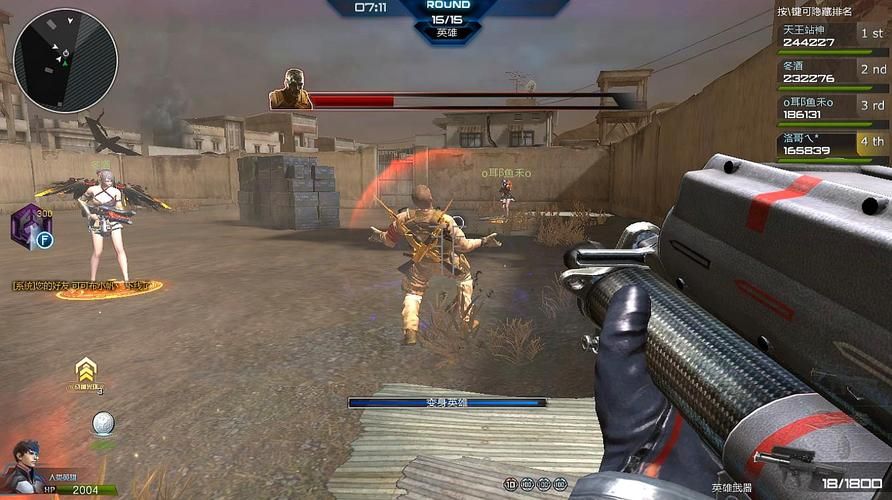The width and height of the screenshot is (892, 500).
Task: Click the silver round orb item icon
Action: 103,423
